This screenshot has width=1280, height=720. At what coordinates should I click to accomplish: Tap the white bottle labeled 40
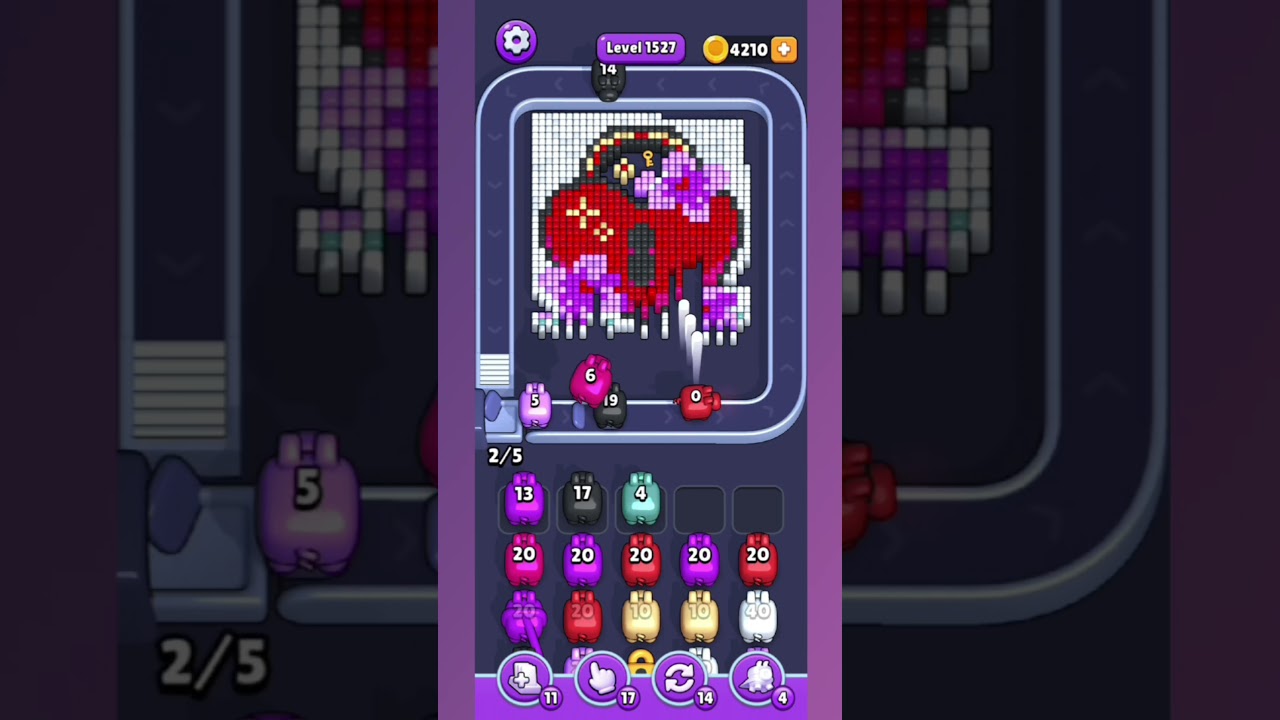point(759,614)
